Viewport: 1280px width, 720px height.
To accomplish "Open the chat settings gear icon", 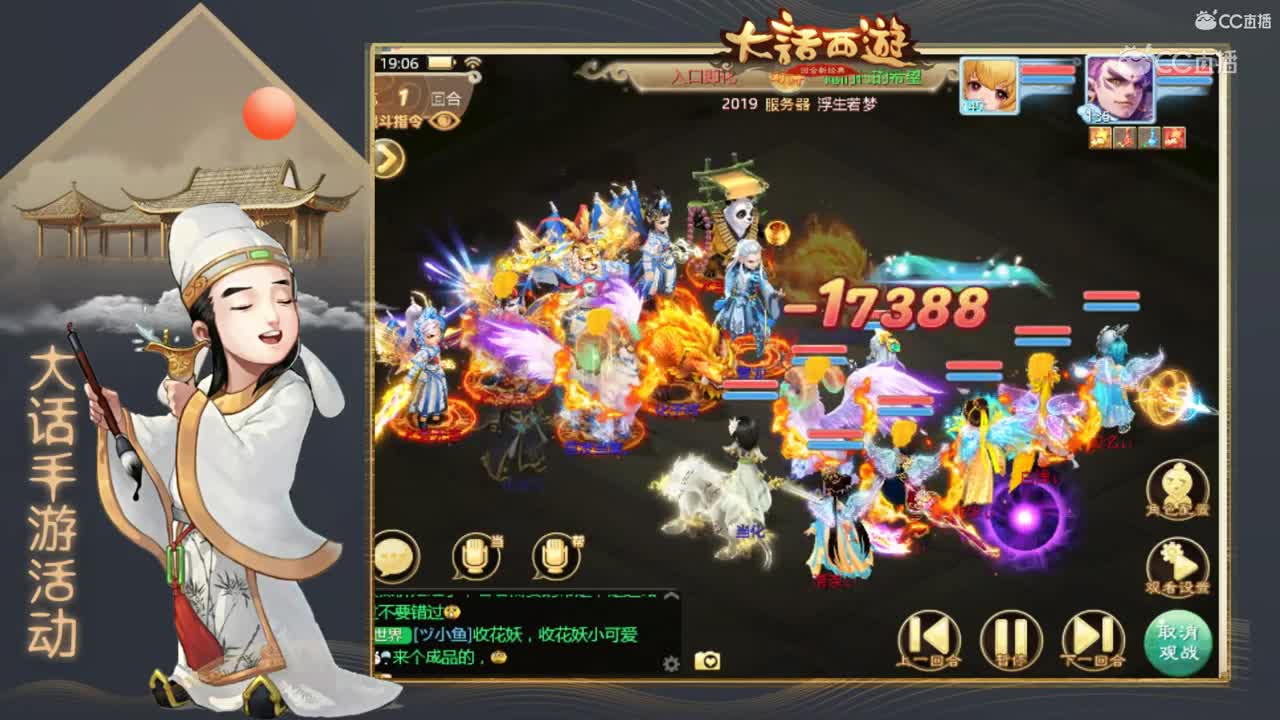I will pos(671,662).
